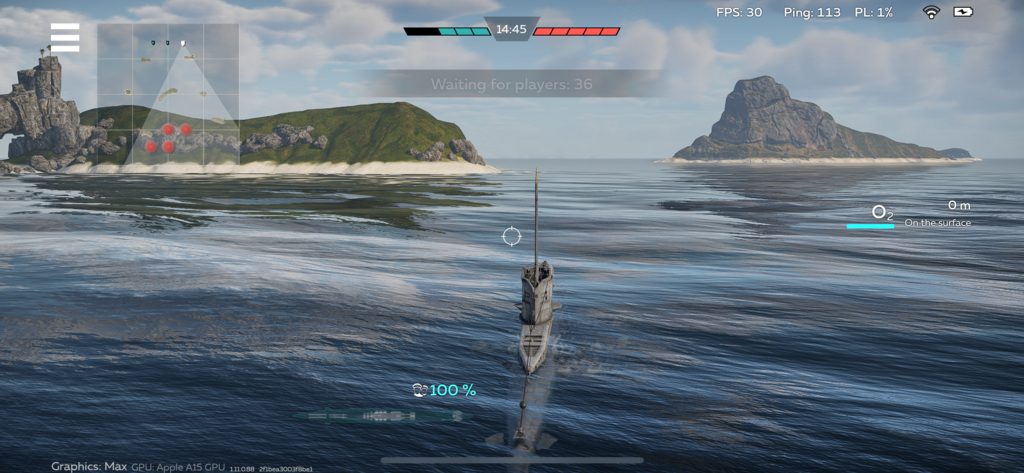Tap the tactical minimap
Screen dimensions: 1024x473
[x=168, y=94]
